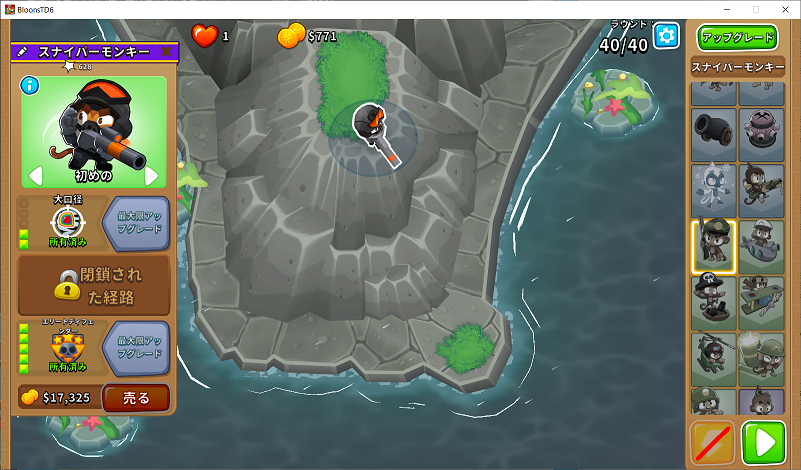Select the pirate monkey buccaneer tower
This screenshot has height=470, width=801.
(712, 300)
